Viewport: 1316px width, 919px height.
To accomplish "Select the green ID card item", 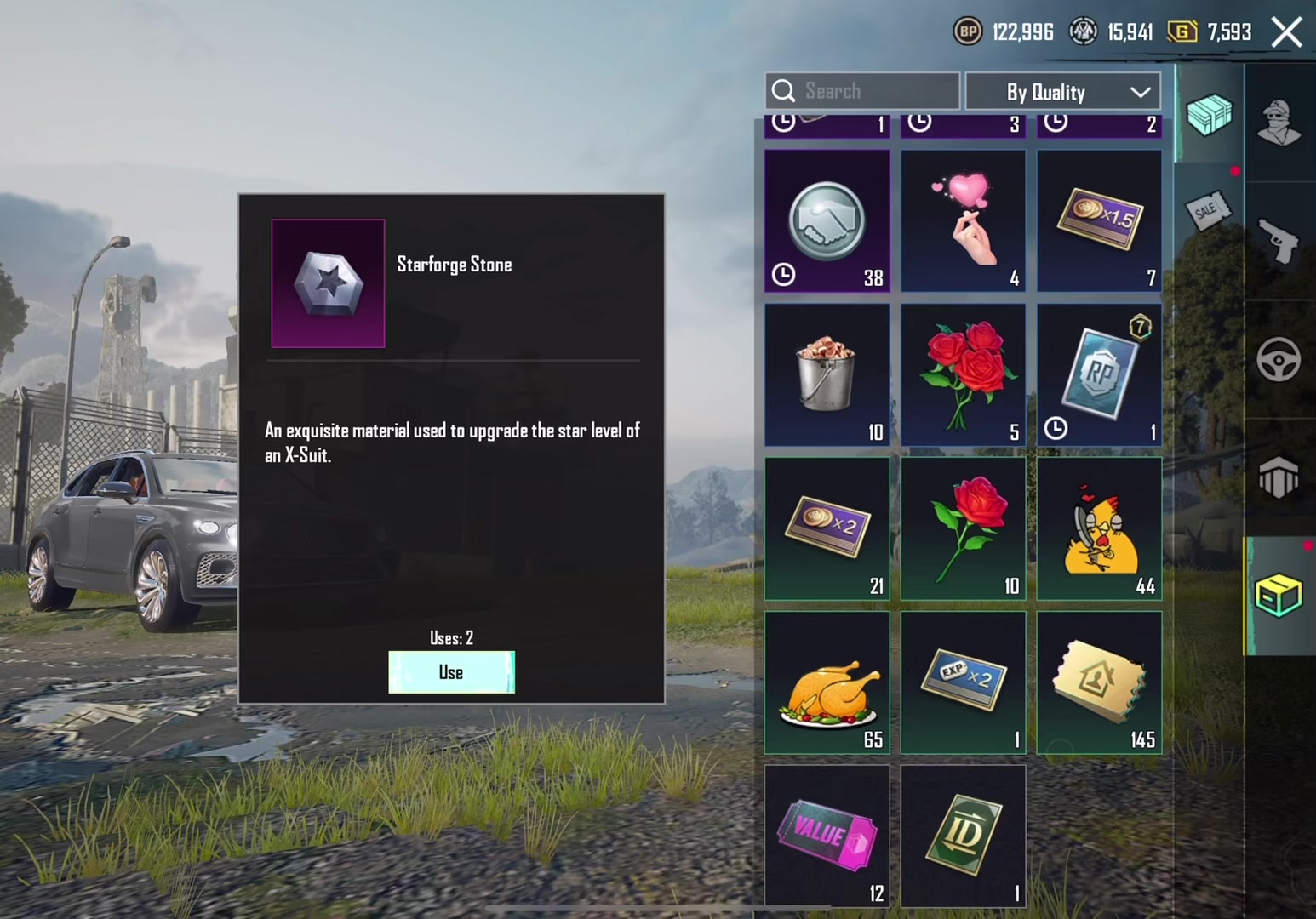I will click(x=964, y=836).
